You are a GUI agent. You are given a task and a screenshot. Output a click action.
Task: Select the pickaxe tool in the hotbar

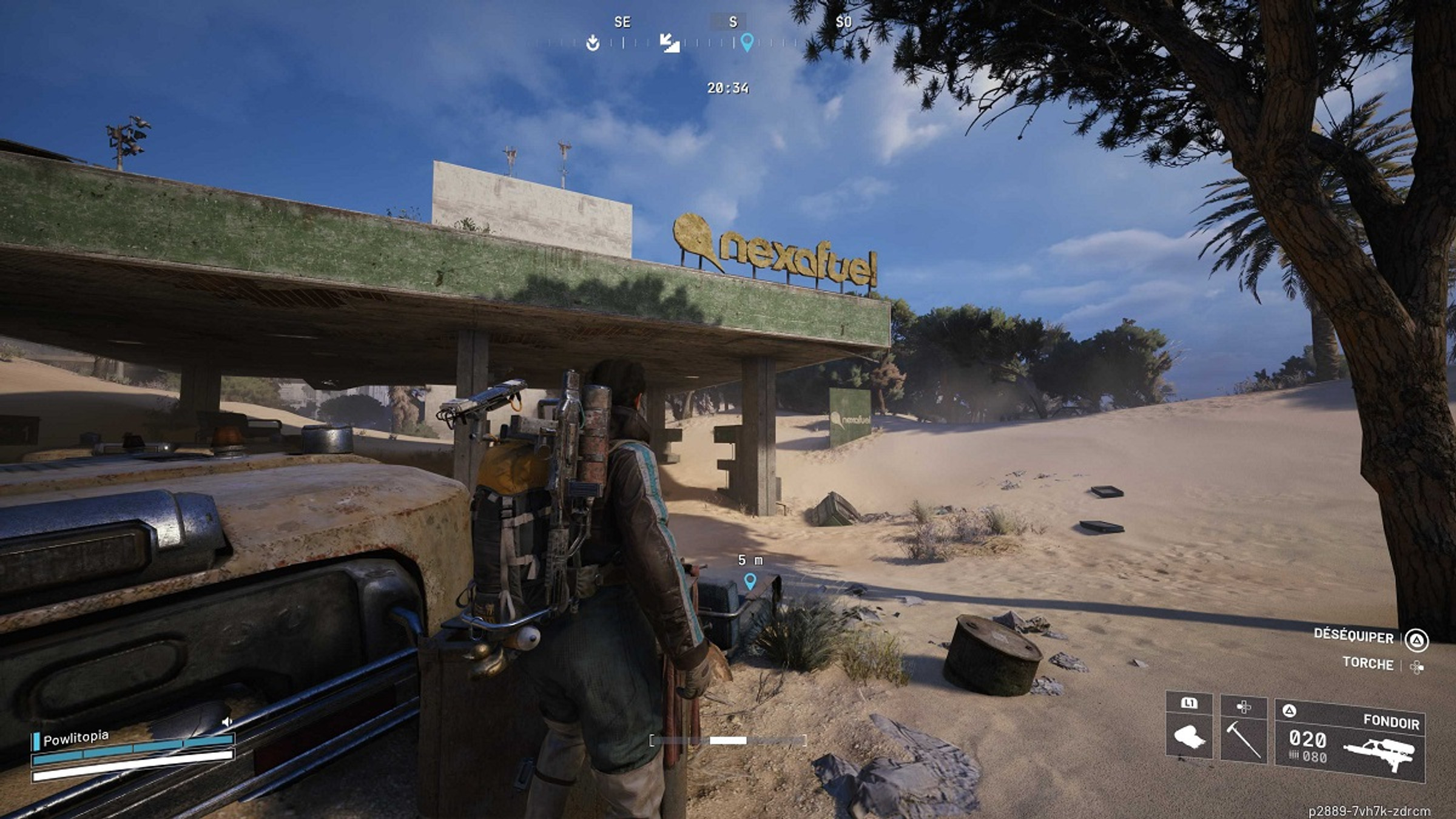pyautogui.click(x=1244, y=741)
